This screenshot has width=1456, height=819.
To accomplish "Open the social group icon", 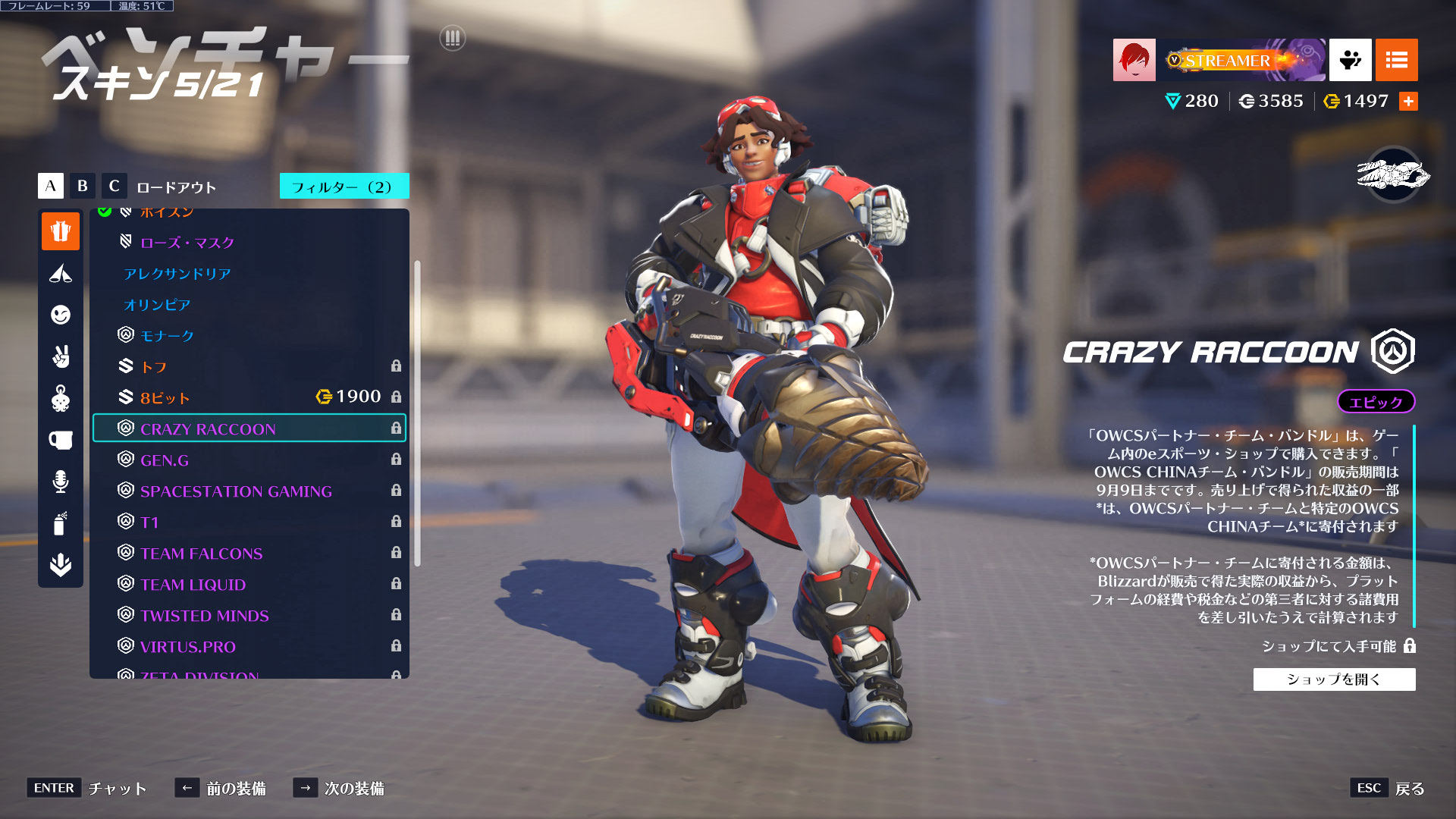I will tap(1350, 60).
